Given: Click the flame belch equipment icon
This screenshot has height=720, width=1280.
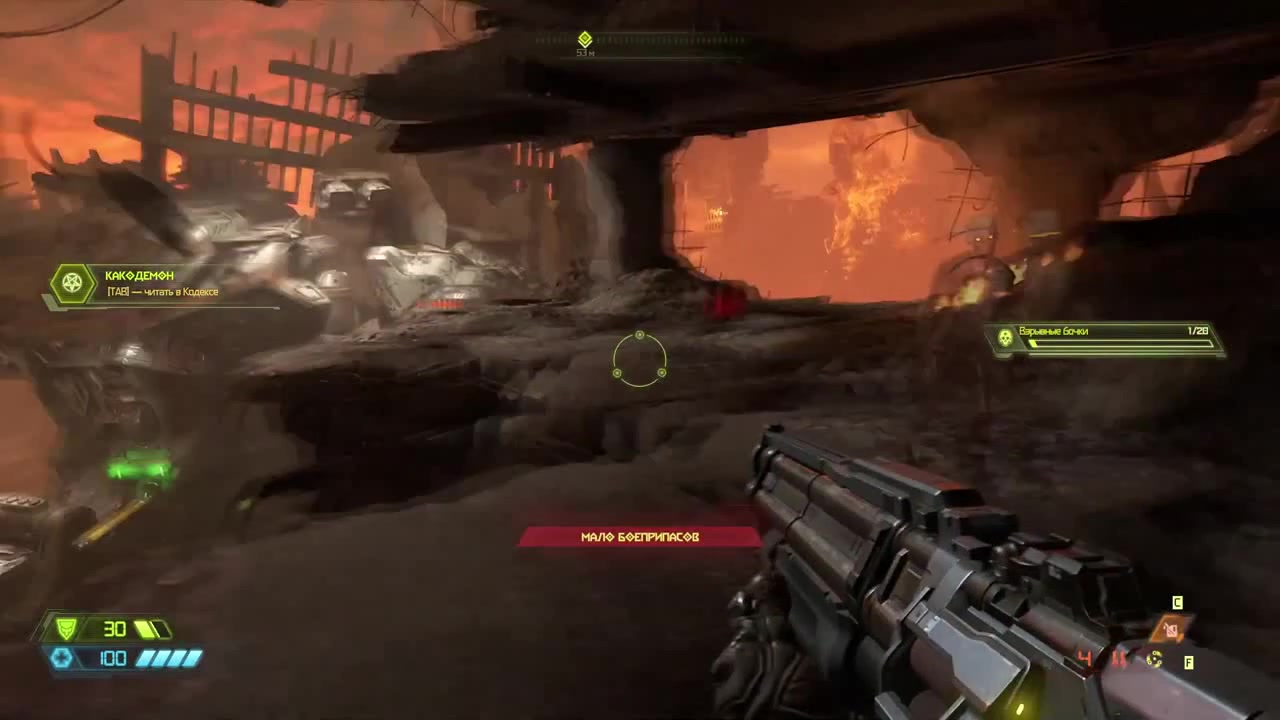Looking at the screenshot, I should pyautogui.click(x=1170, y=630).
